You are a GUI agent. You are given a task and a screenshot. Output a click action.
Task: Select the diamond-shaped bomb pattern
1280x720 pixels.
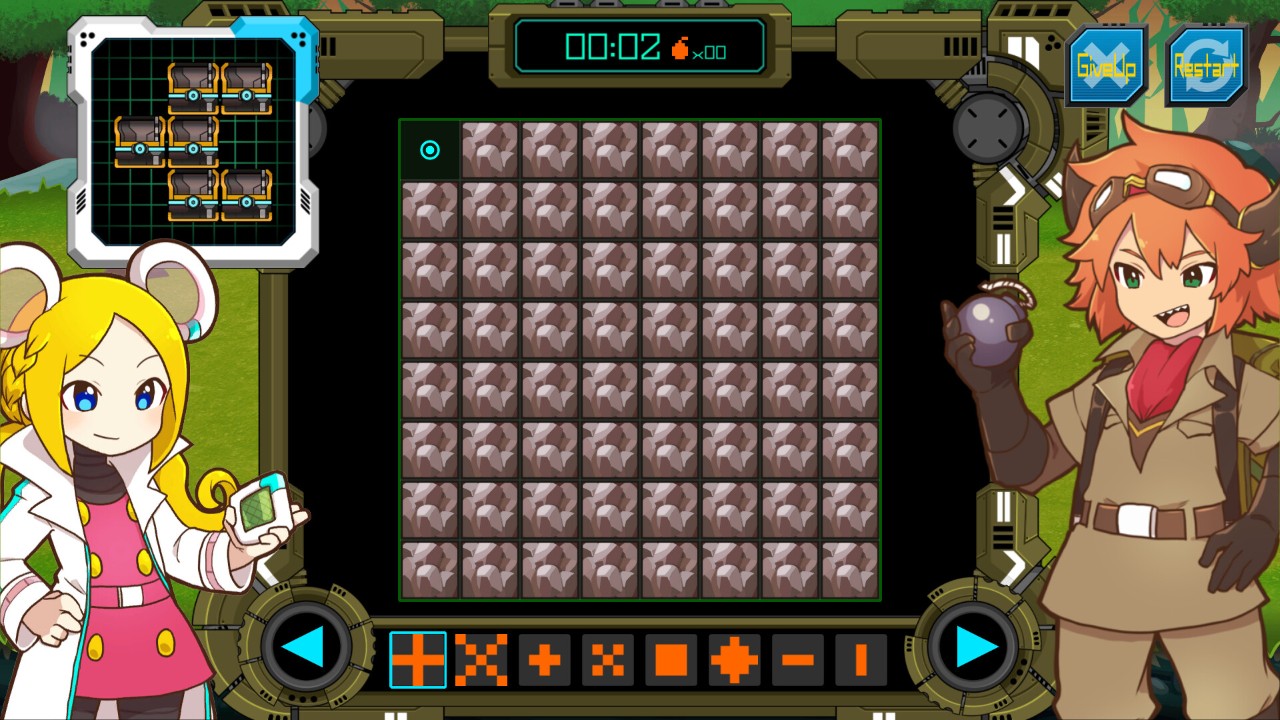[x=734, y=660]
